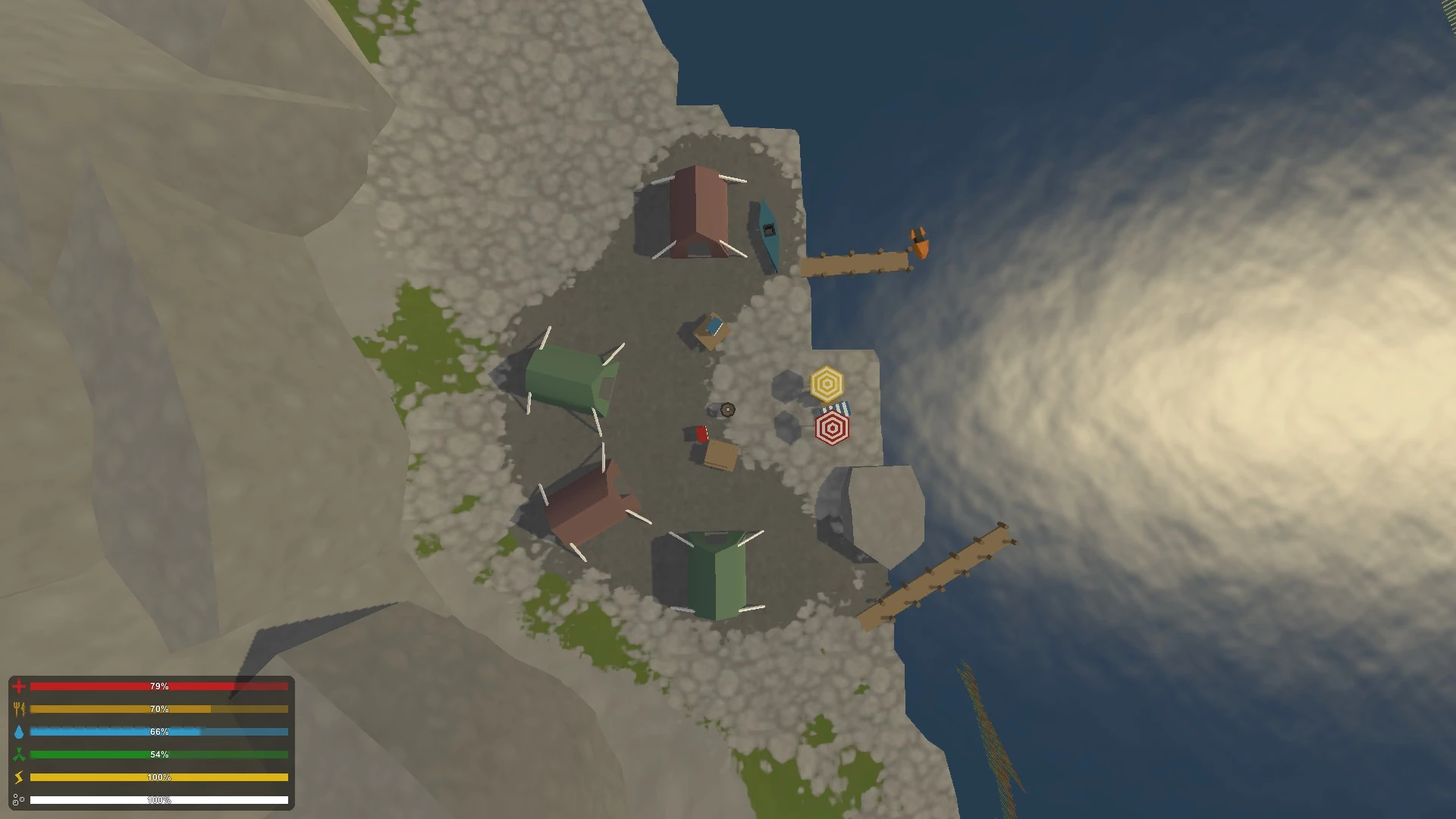Click the green immunity icon

coord(20,754)
